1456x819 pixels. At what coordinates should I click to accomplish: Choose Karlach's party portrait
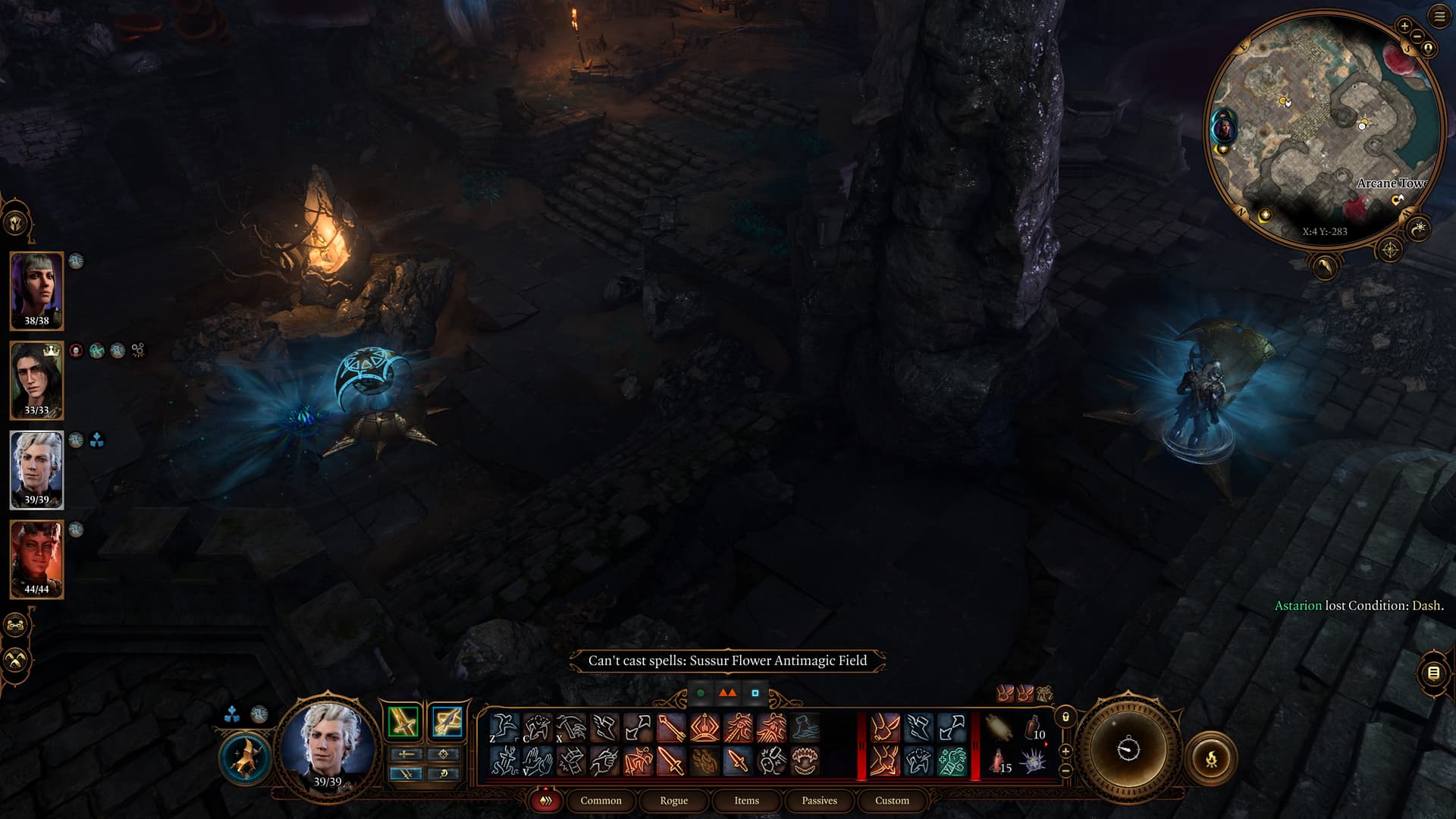(36, 559)
